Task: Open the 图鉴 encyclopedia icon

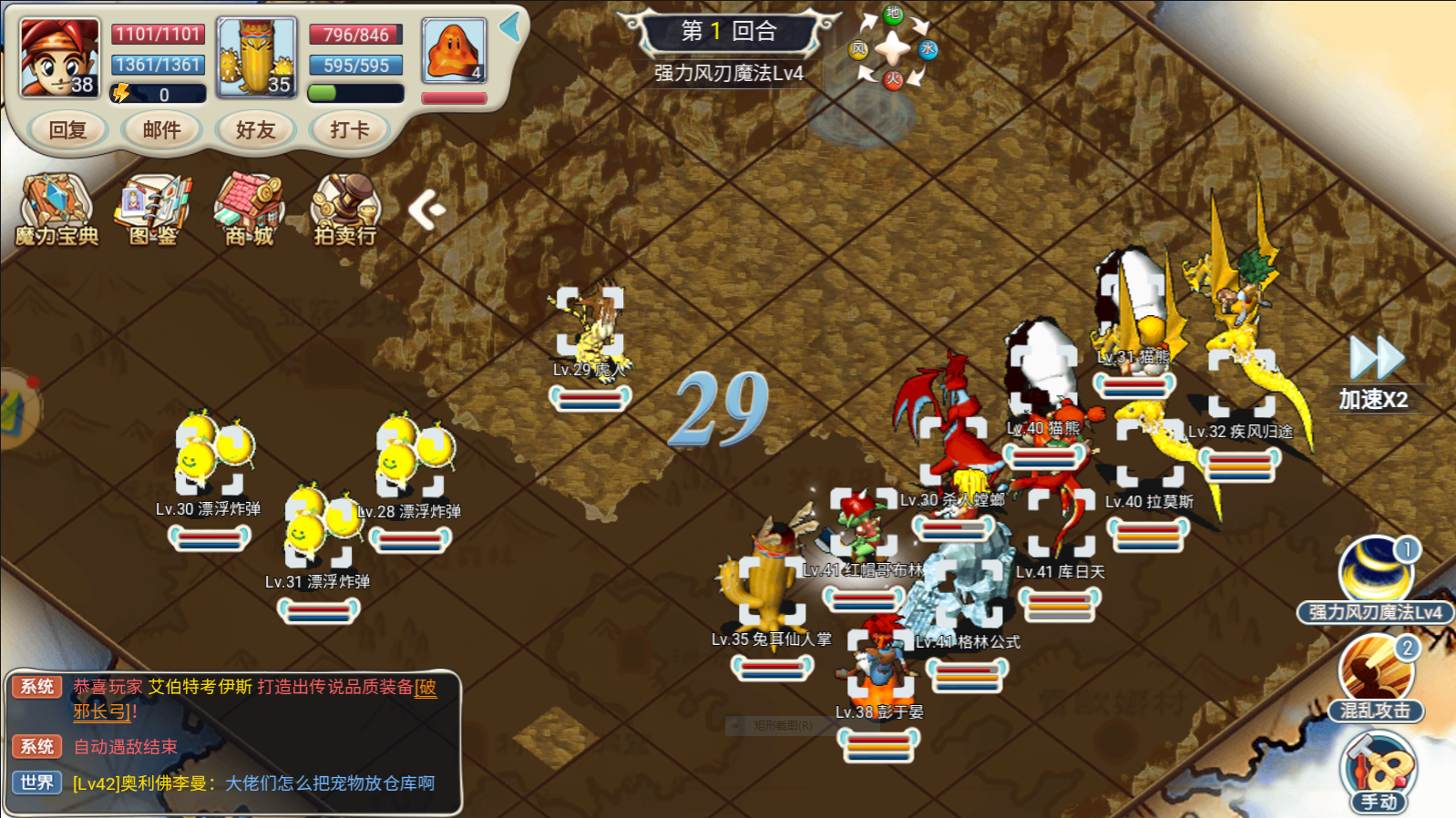Action: tap(153, 210)
